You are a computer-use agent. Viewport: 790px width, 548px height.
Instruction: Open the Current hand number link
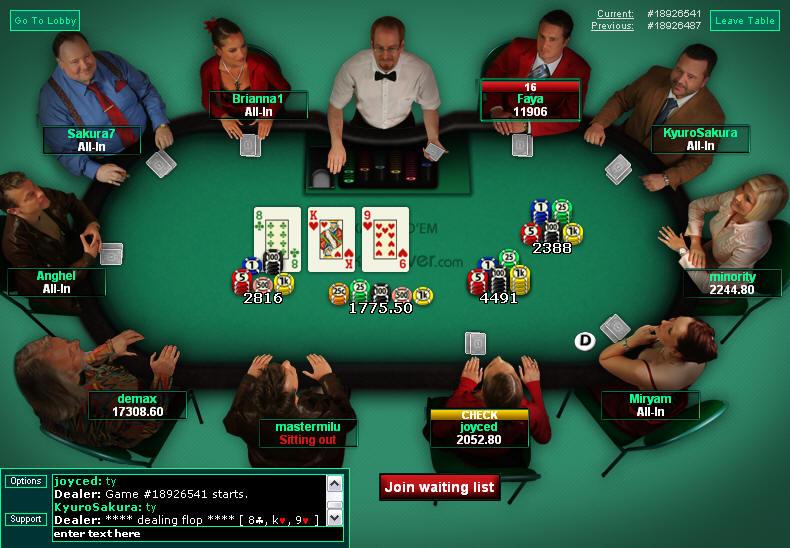click(615, 14)
